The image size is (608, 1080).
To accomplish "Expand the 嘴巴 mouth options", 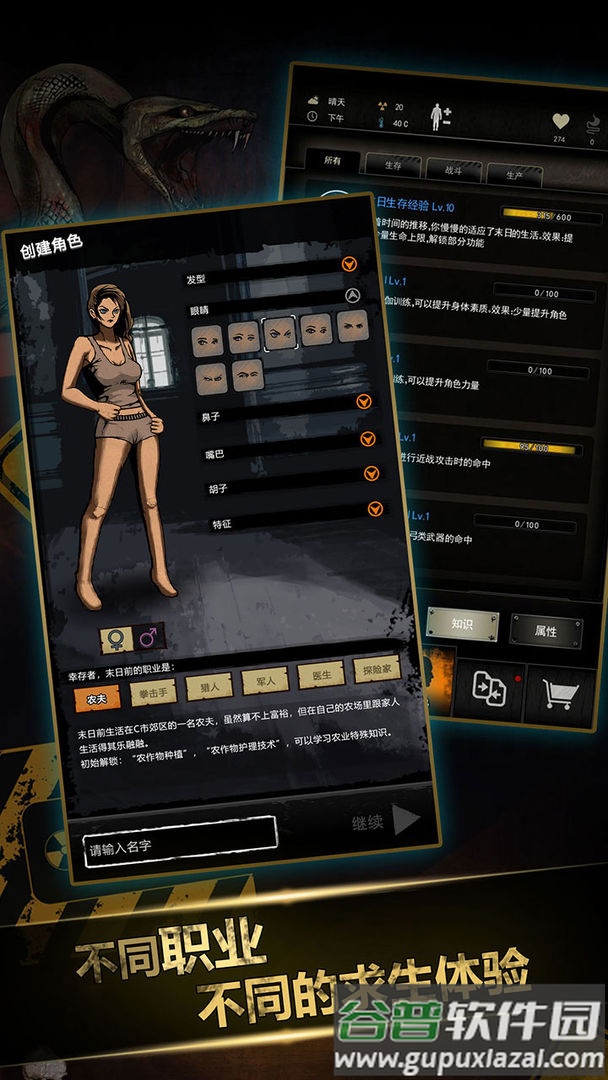I will click(368, 438).
